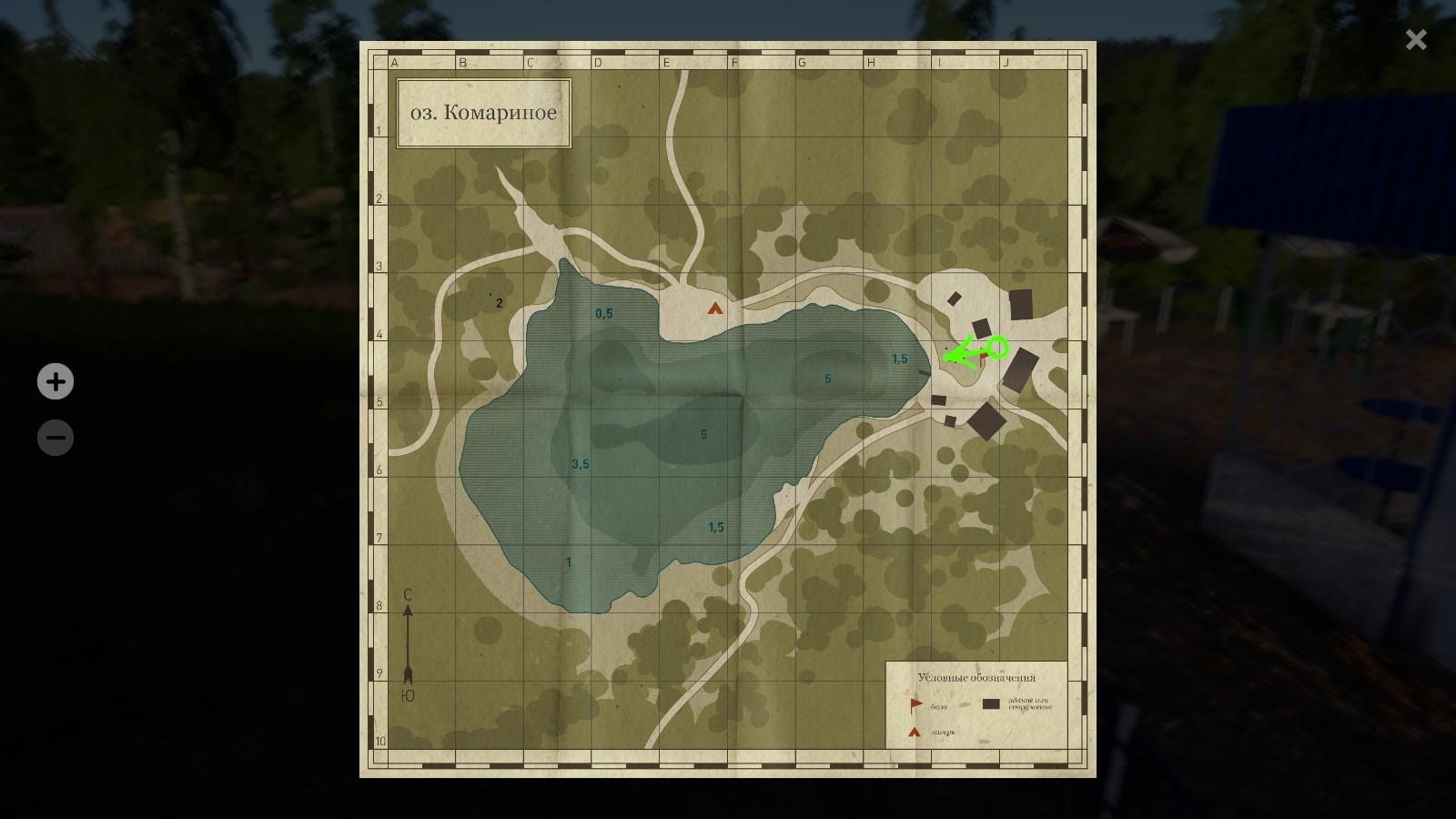Click row number 10 on the left border
Viewport: 1456px width, 819px height.
380,742
